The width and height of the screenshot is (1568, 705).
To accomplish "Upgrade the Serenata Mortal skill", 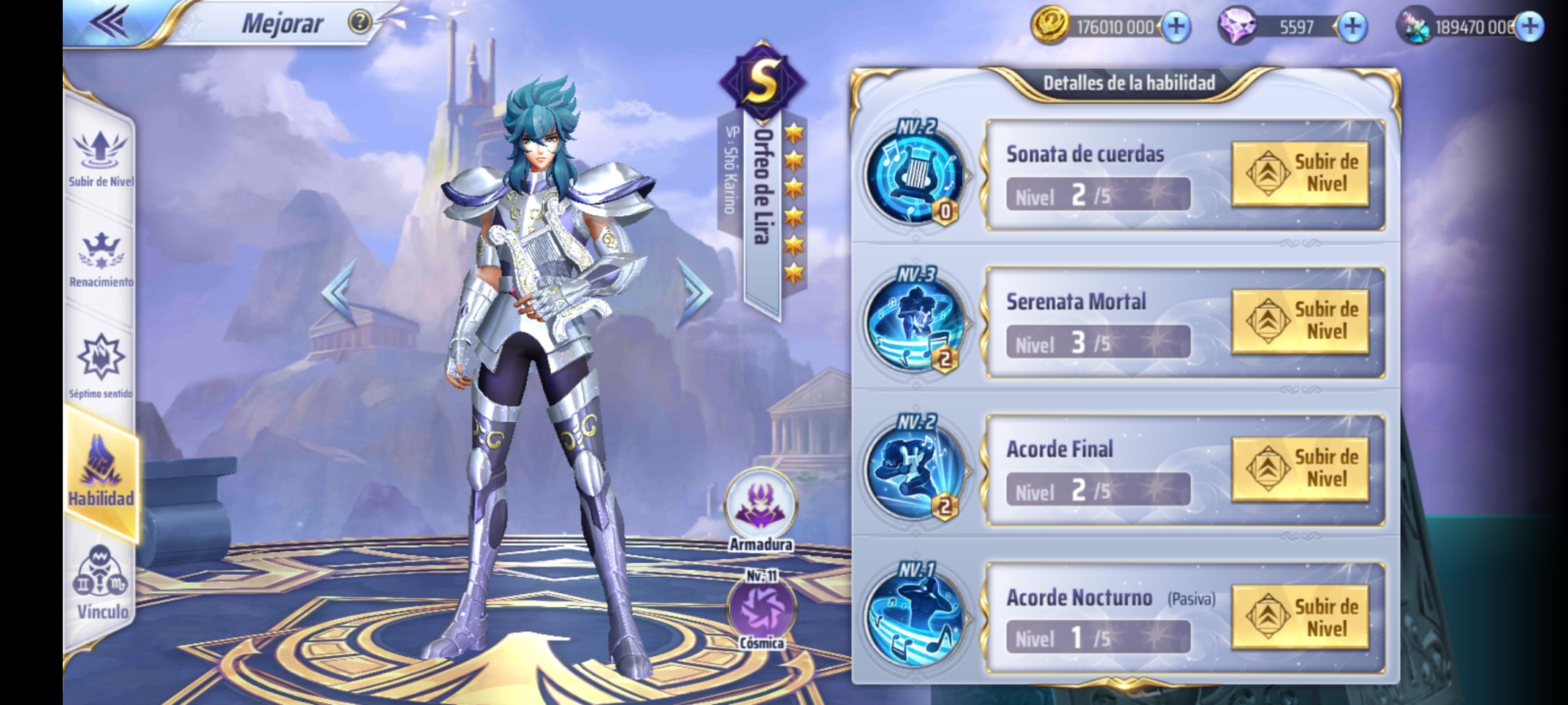I will (x=1300, y=321).
